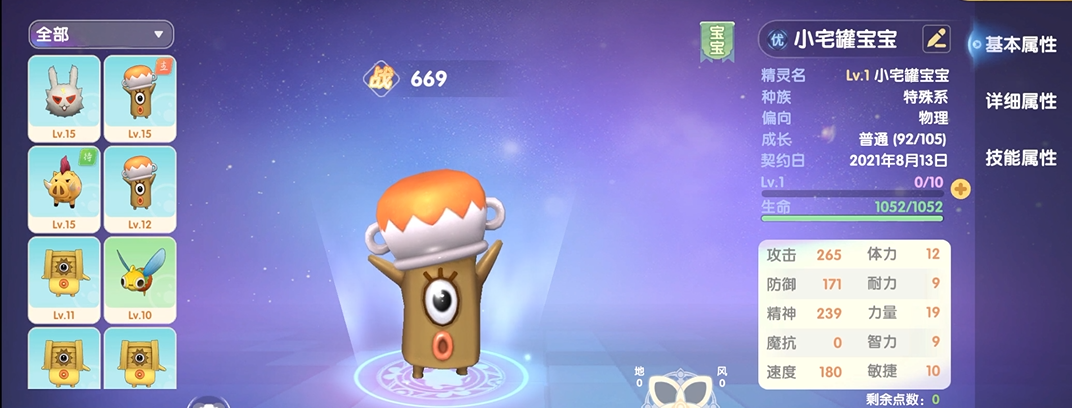The height and width of the screenshot is (408, 1072).
Task: Select the white rabbit pet Lv.15
Action: coord(64,98)
